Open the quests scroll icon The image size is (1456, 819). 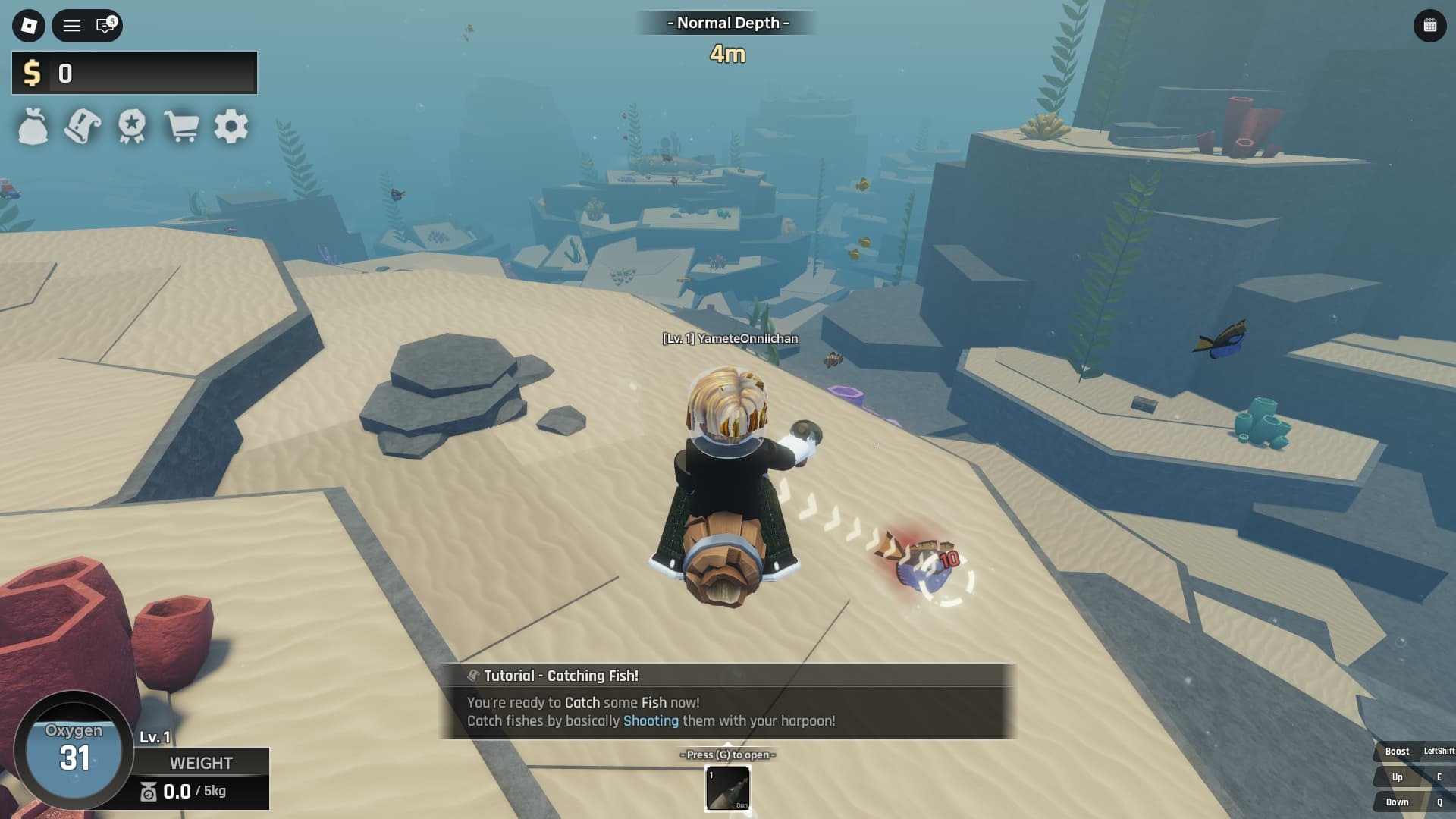coord(81,127)
